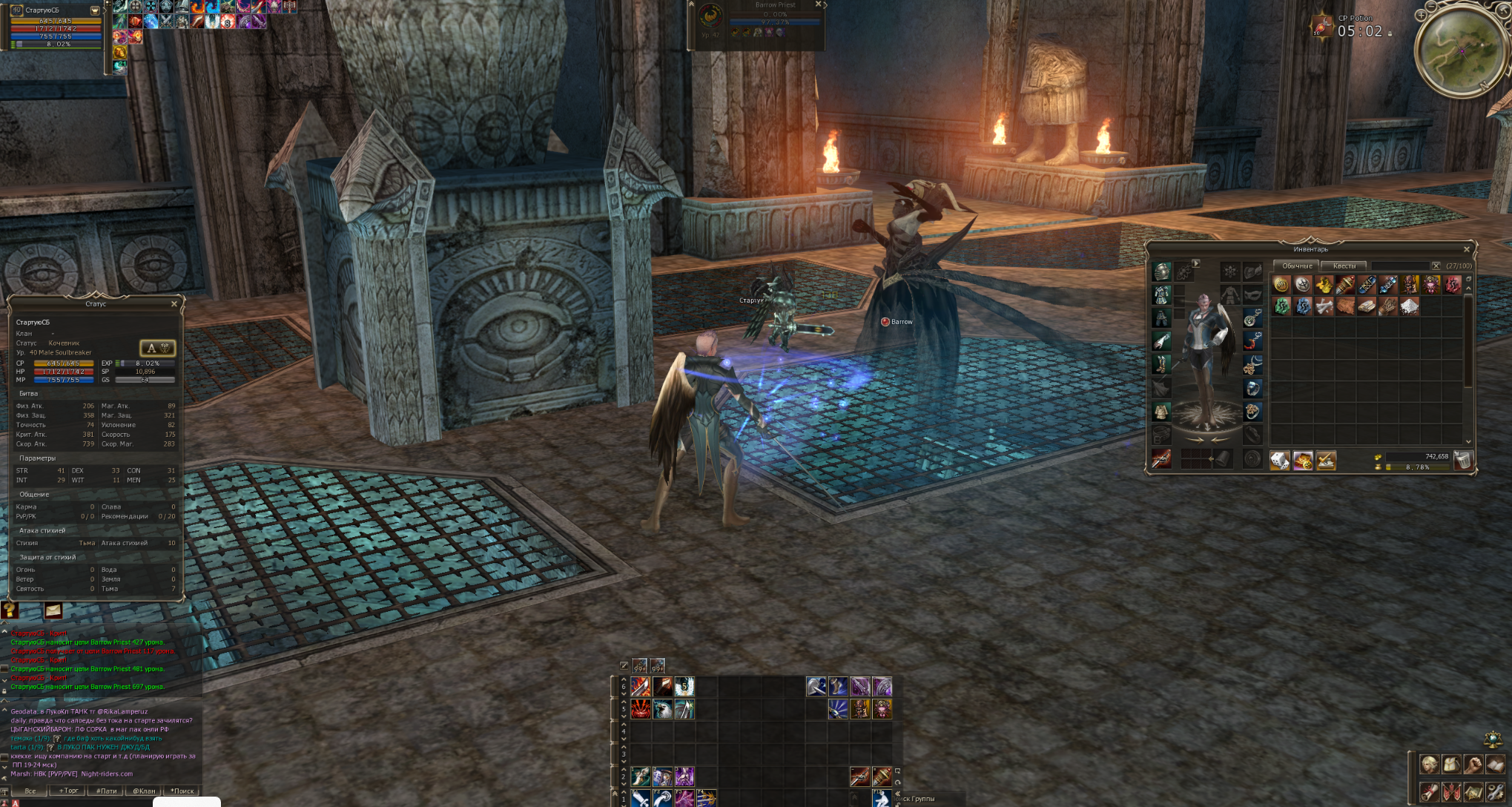The image size is (1512, 807).
Task: Click the inventory trash can button
Action: 1462,461
